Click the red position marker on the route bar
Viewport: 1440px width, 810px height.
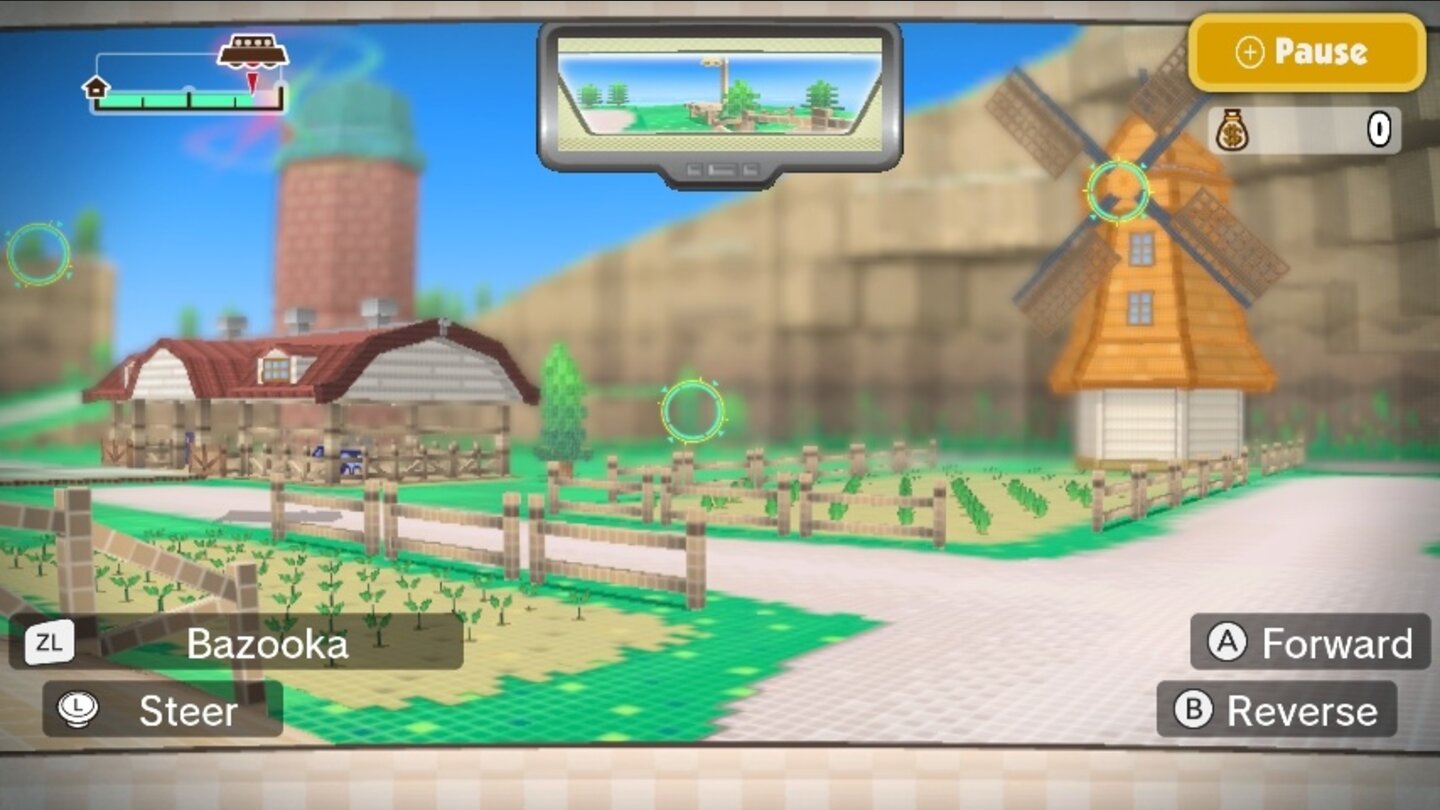coord(253,80)
